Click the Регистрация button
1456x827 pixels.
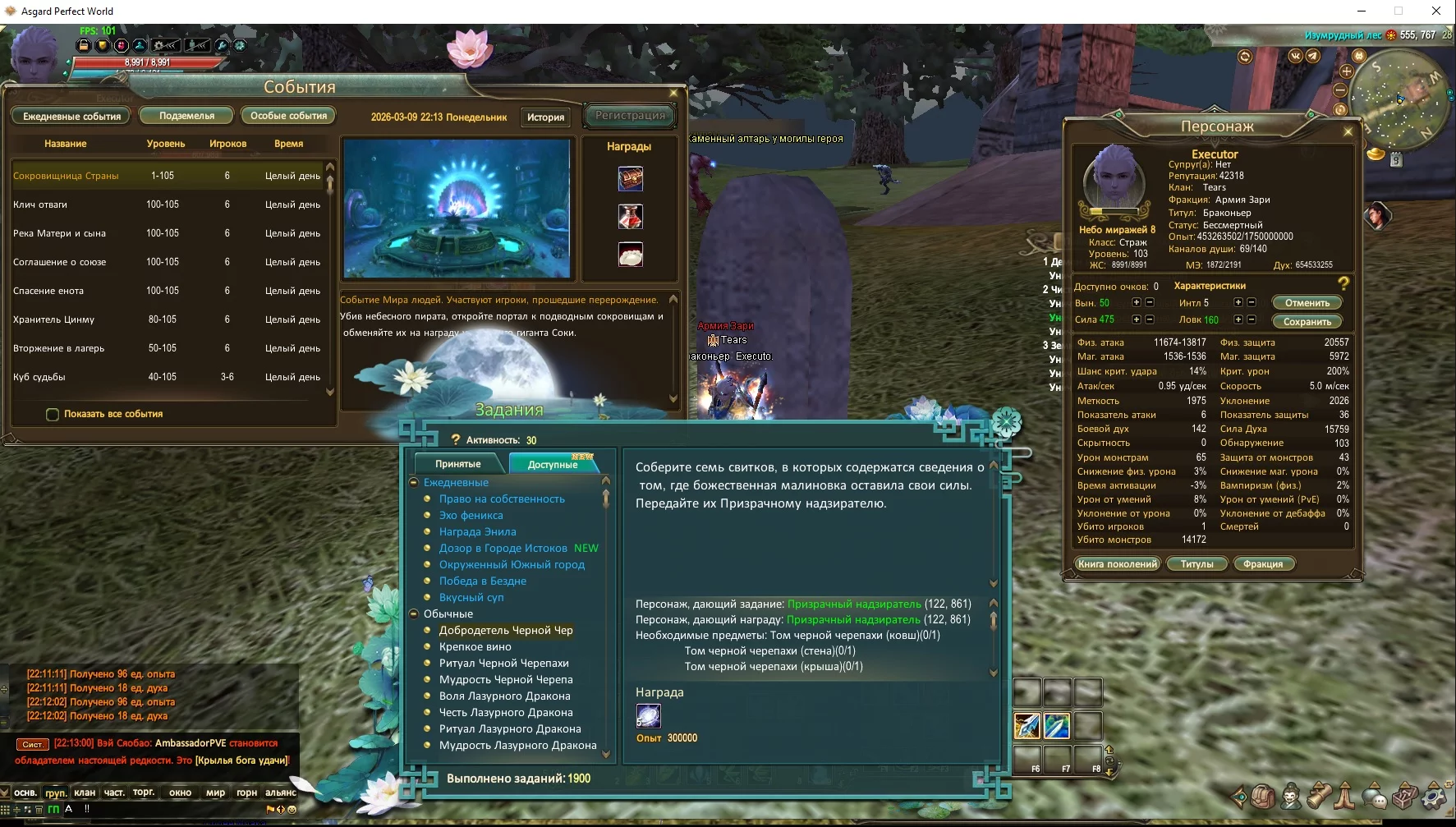[630, 116]
